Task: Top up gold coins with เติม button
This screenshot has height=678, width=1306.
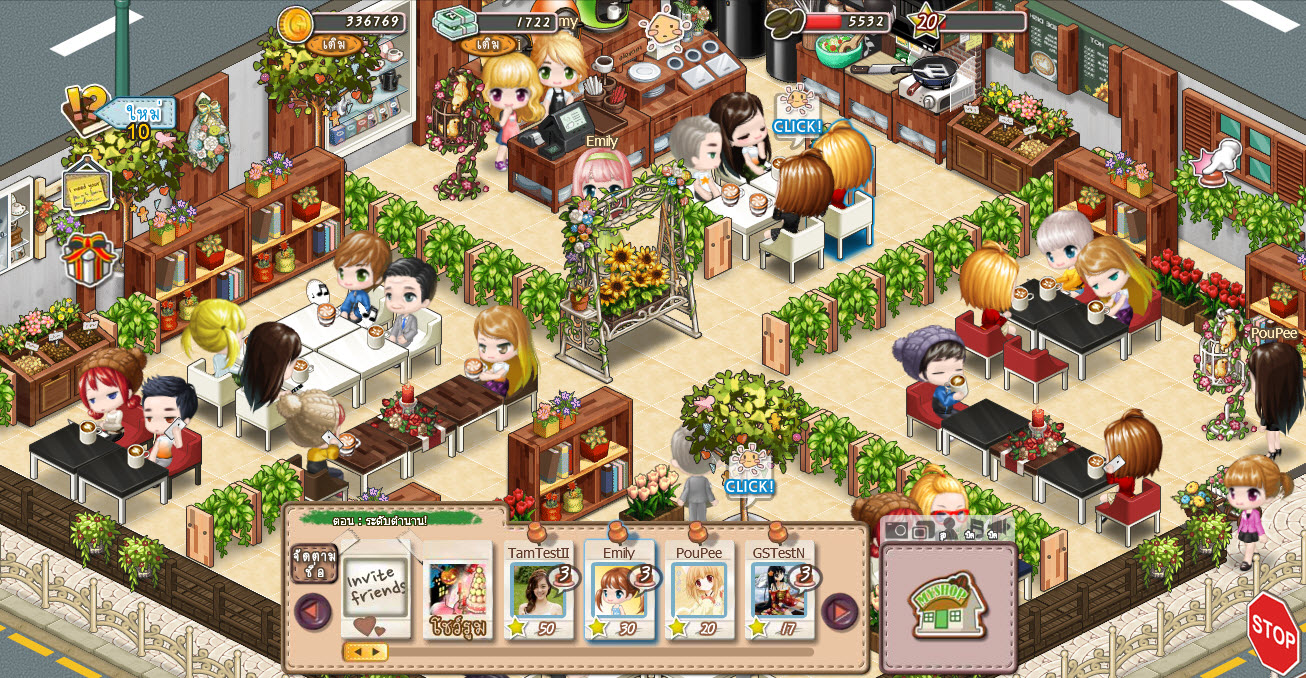Action: point(333,45)
